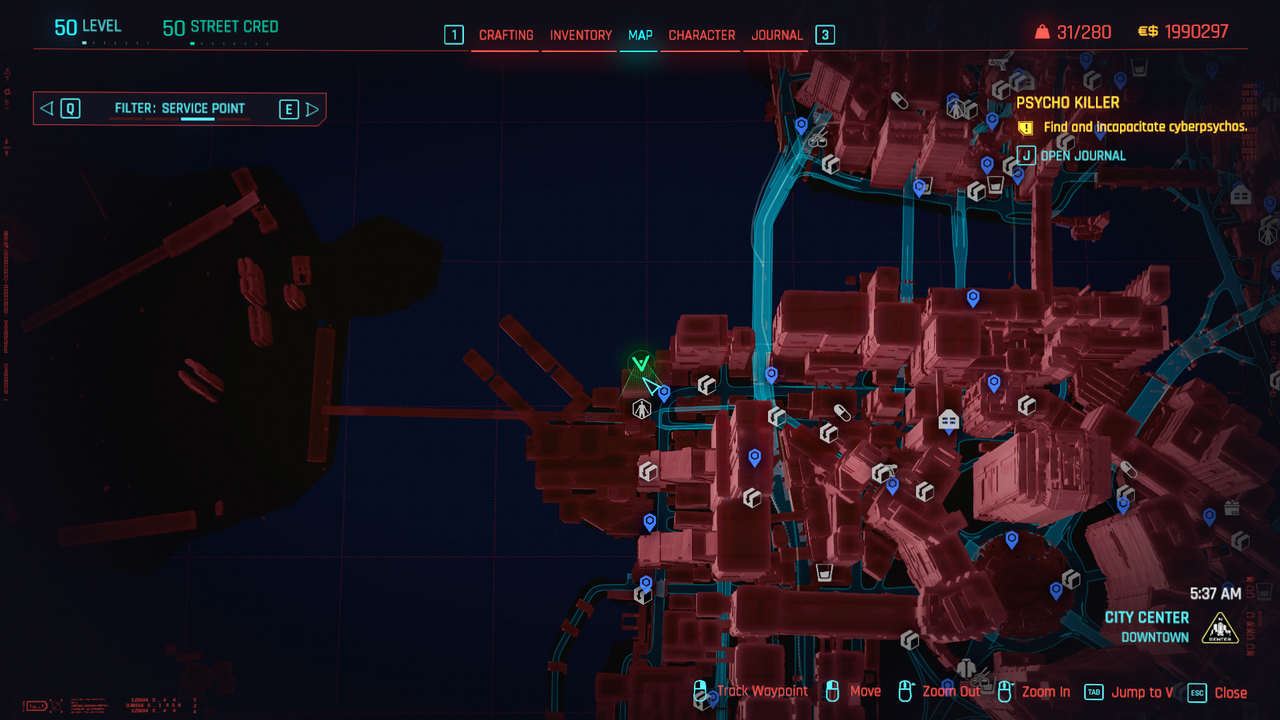Cycle map filter to previous with left arrow

46,109
